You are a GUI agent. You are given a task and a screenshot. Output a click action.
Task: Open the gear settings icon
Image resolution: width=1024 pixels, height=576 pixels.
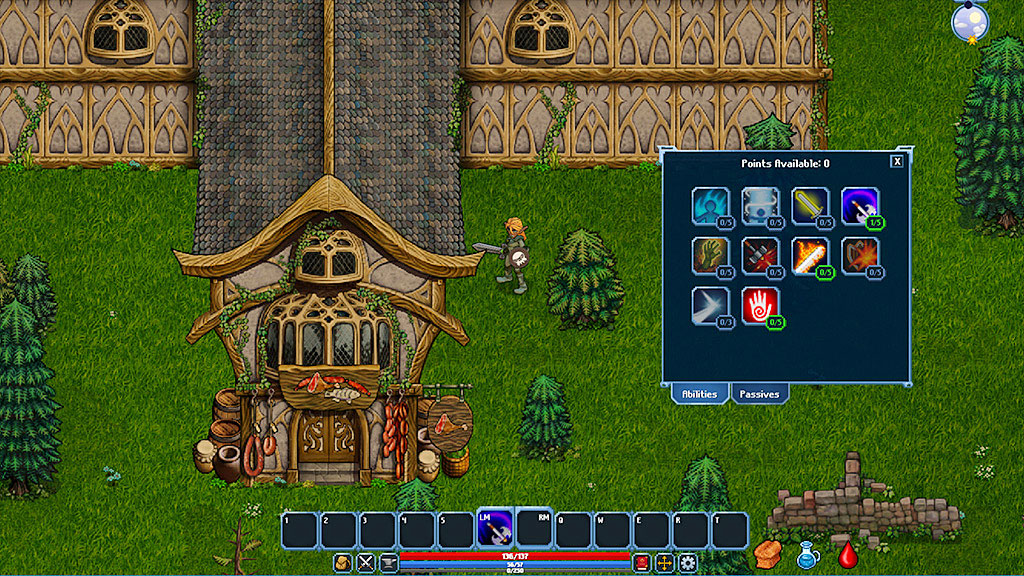tap(687, 563)
